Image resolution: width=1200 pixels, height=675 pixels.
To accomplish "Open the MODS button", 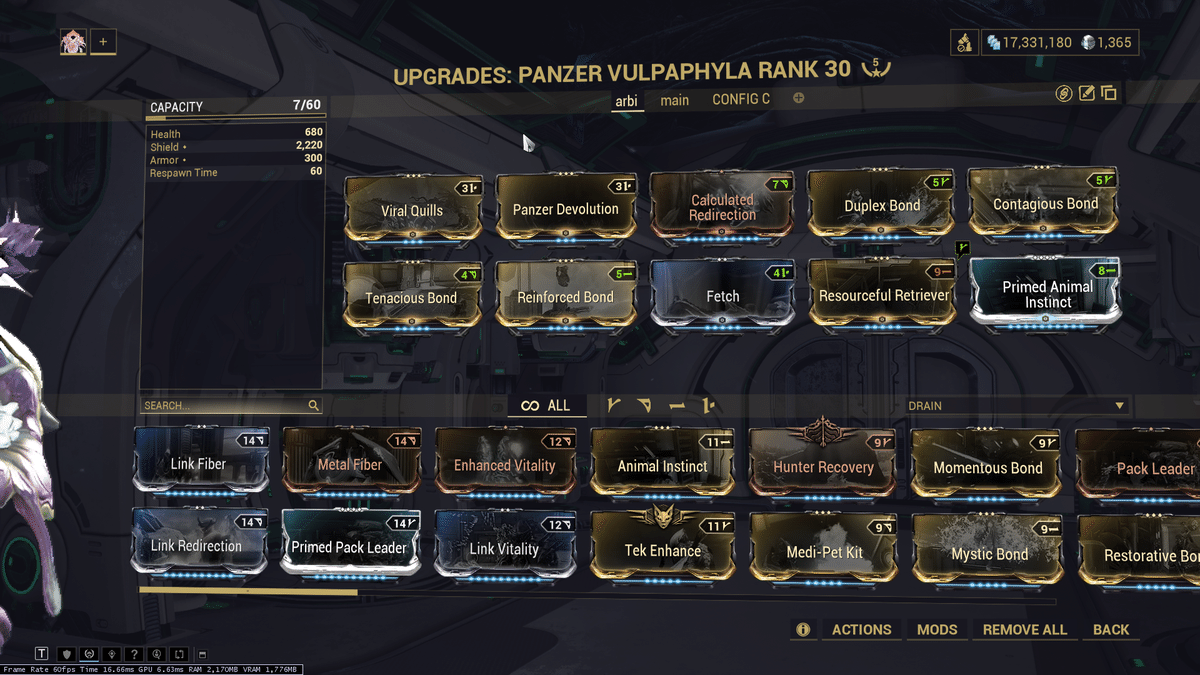I will 937,629.
